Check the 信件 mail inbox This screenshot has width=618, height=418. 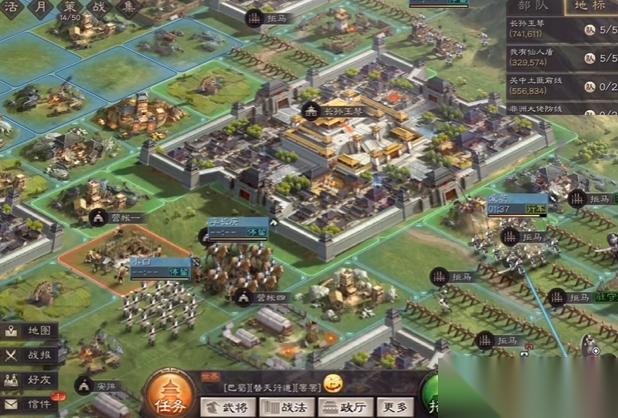click(29, 404)
